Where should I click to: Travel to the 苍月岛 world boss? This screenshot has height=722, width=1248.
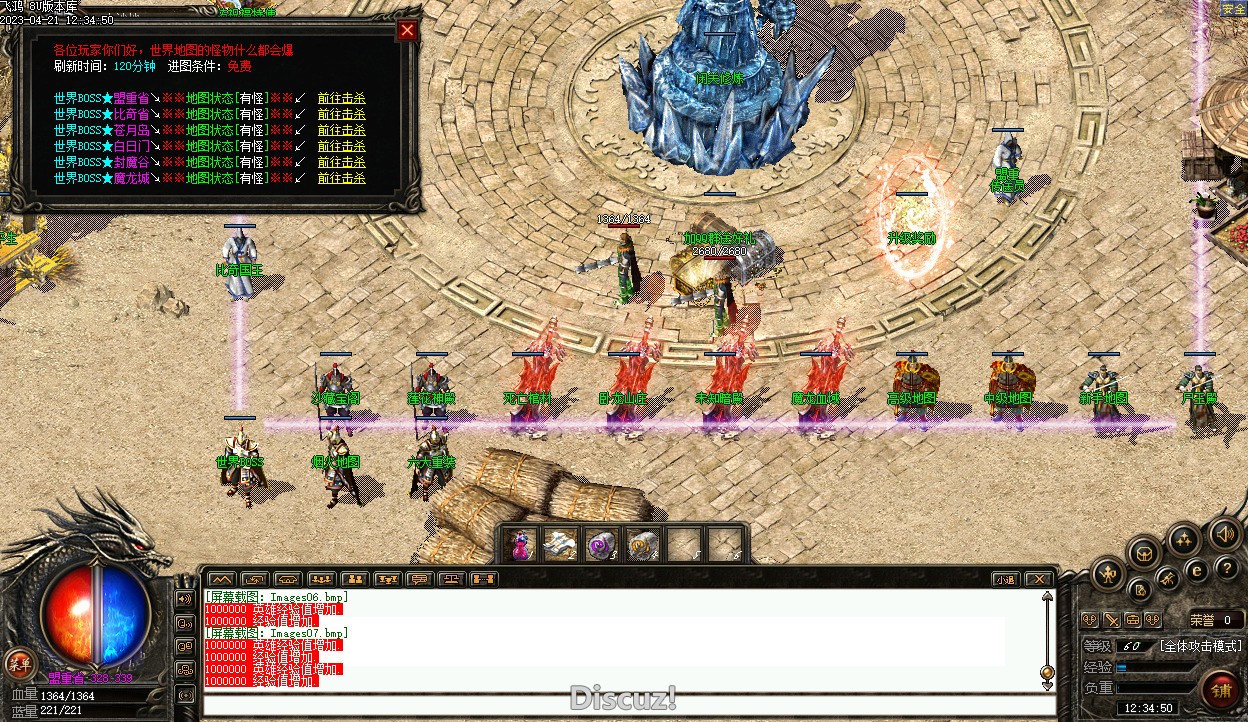[341, 130]
